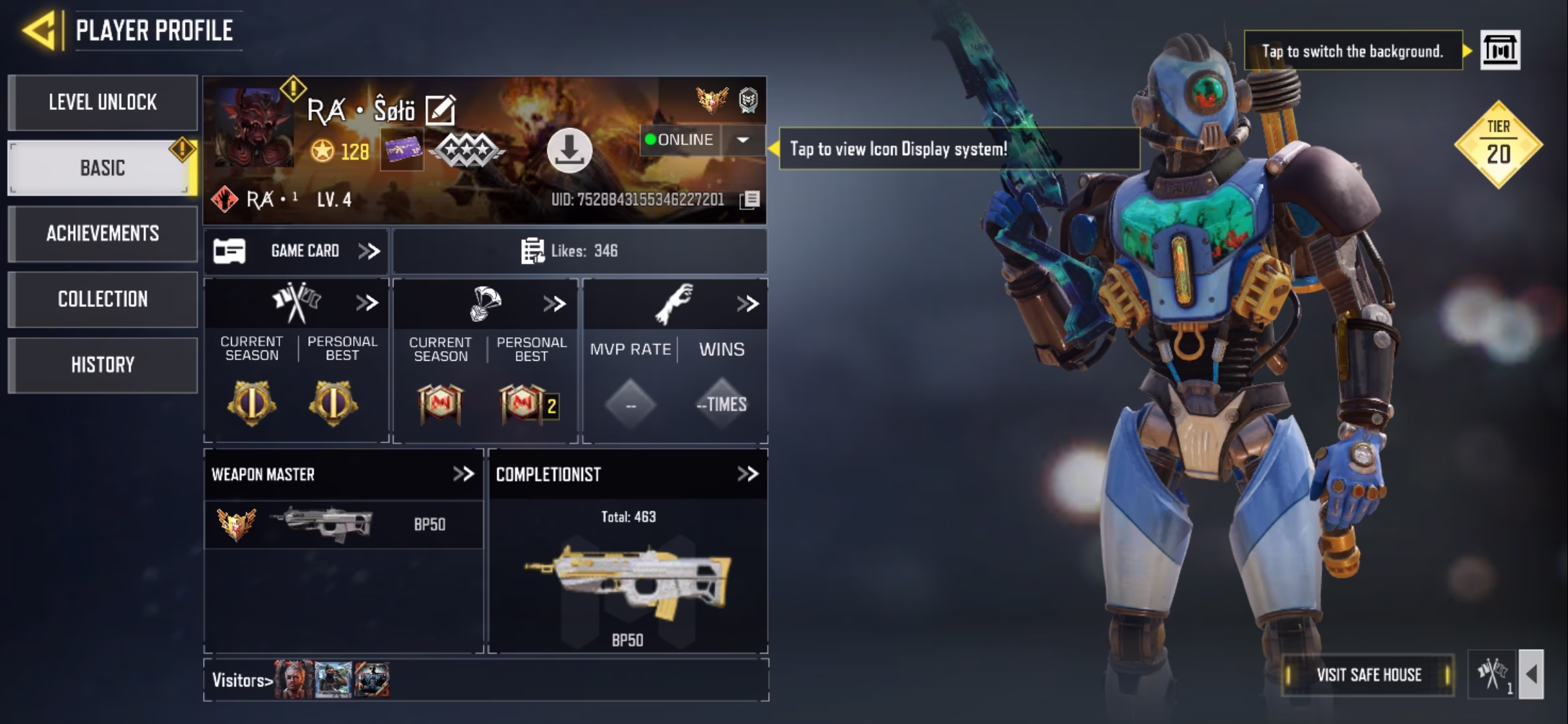Edit the player name with pencil icon
This screenshot has width=1568, height=724.
pyautogui.click(x=440, y=111)
